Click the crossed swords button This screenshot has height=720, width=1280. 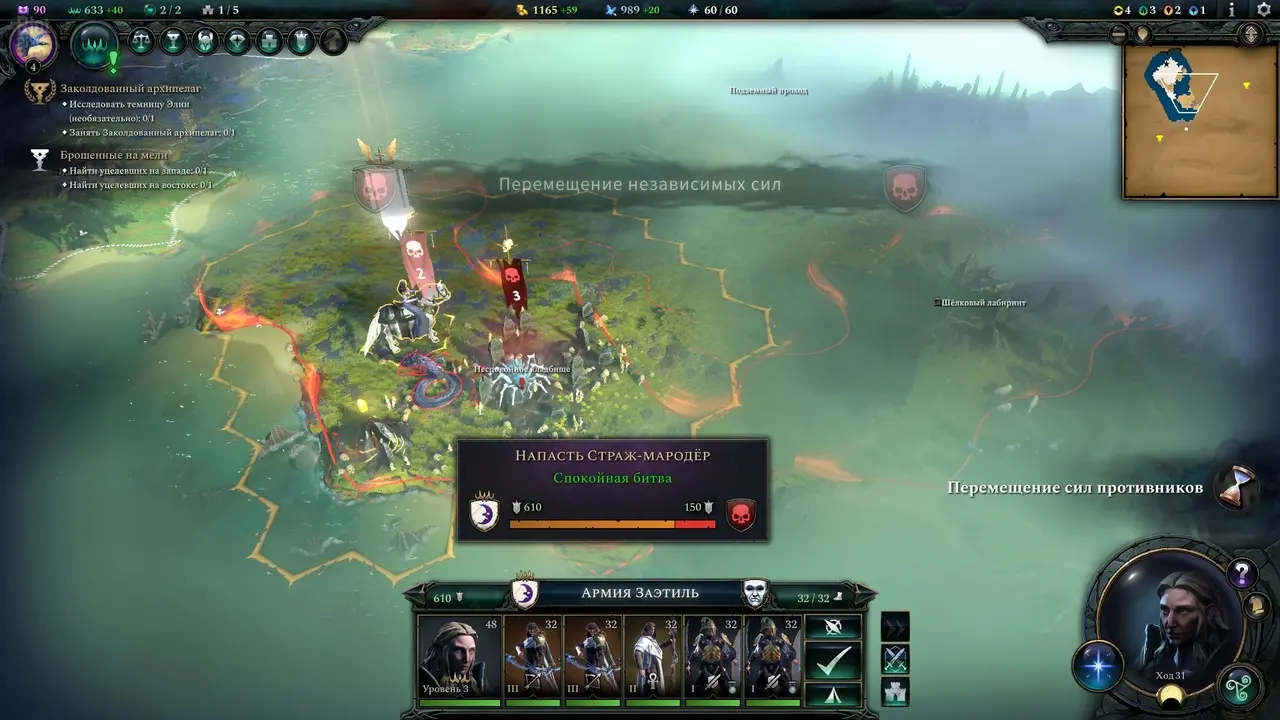pyautogui.click(x=895, y=659)
